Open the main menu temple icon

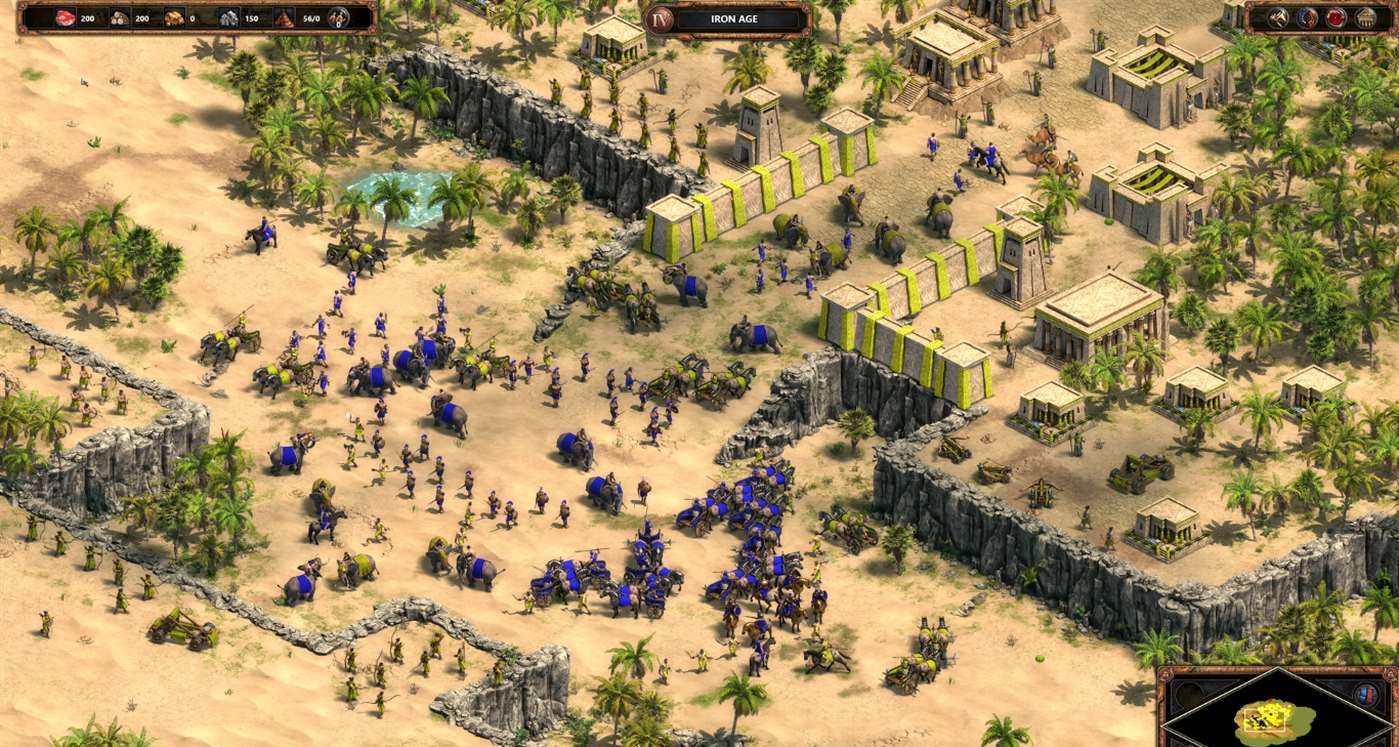tap(1365, 17)
